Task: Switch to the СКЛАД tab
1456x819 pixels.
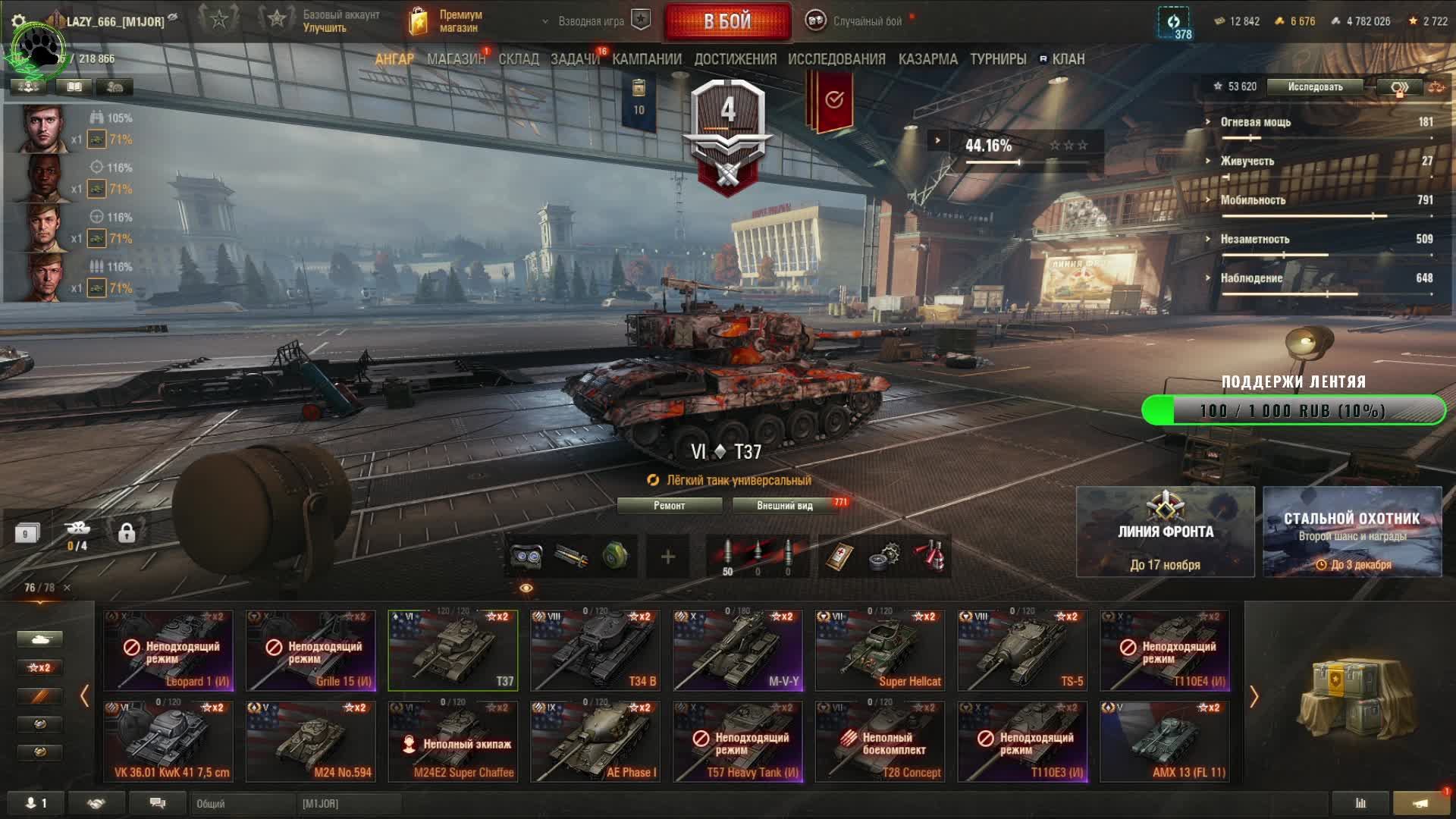Action: 519,59
